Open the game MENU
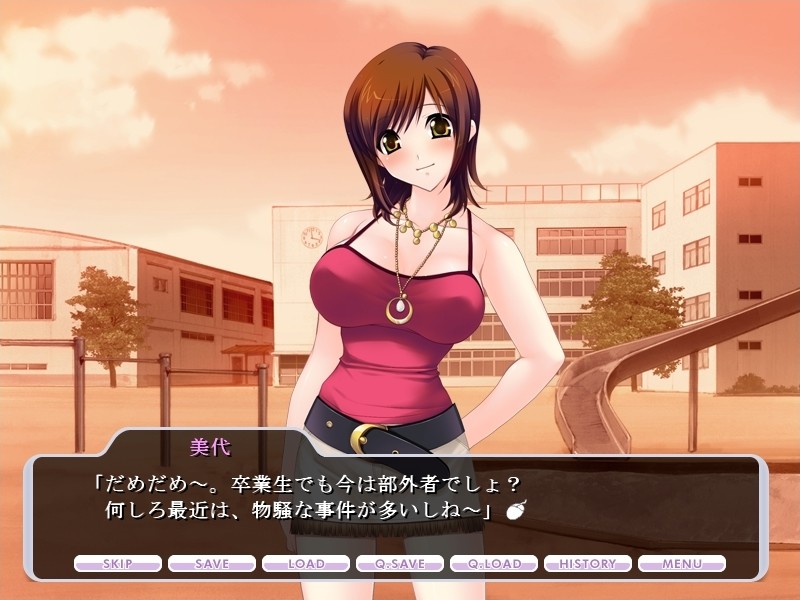This screenshot has width=800, height=600. point(682,564)
